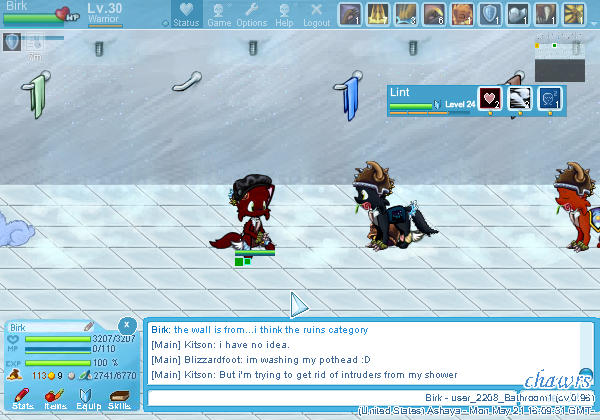Screen dimensions: 600x420
Task: Log out using the Logout button
Action: tap(316, 15)
